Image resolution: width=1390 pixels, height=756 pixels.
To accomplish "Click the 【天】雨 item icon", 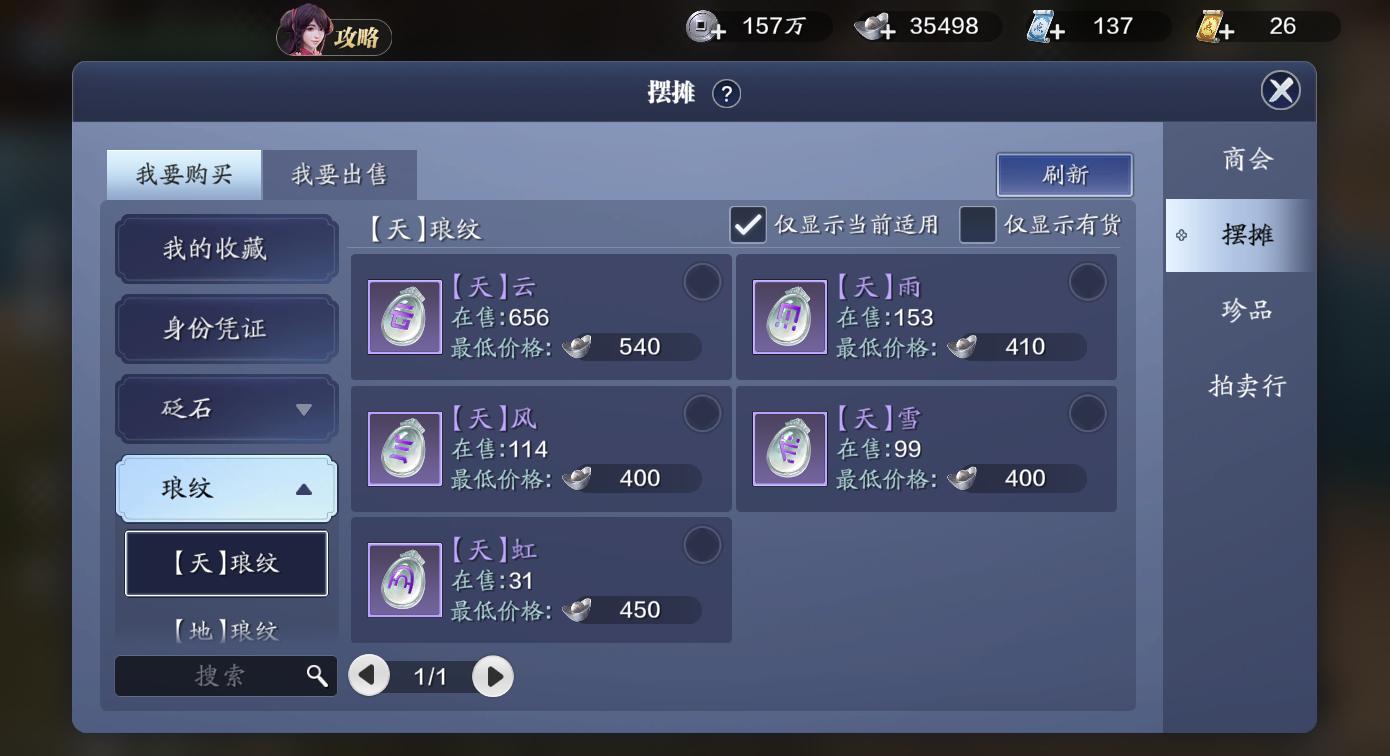I will 789,316.
